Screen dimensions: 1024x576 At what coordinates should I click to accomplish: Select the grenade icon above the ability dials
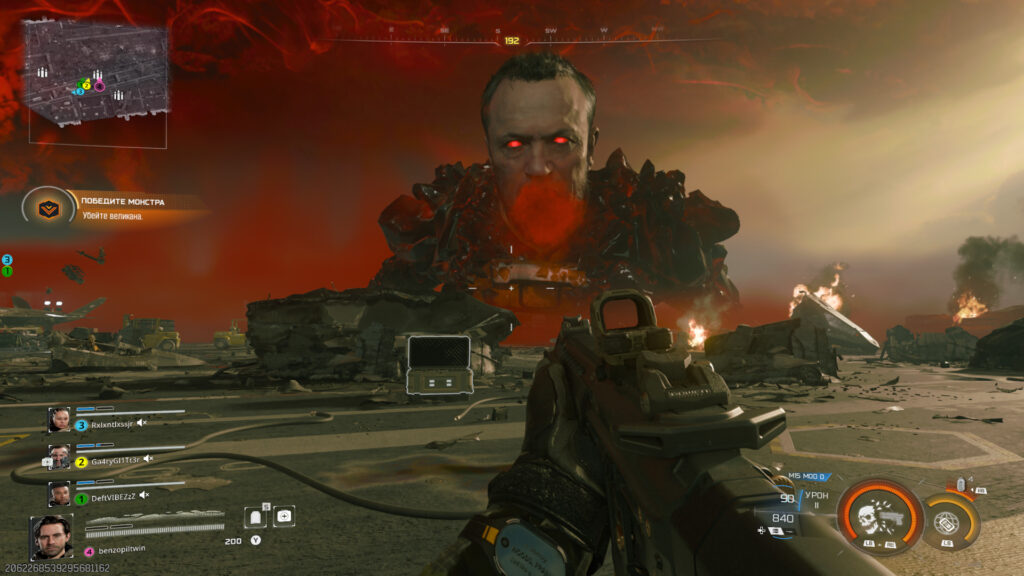click(961, 486)
